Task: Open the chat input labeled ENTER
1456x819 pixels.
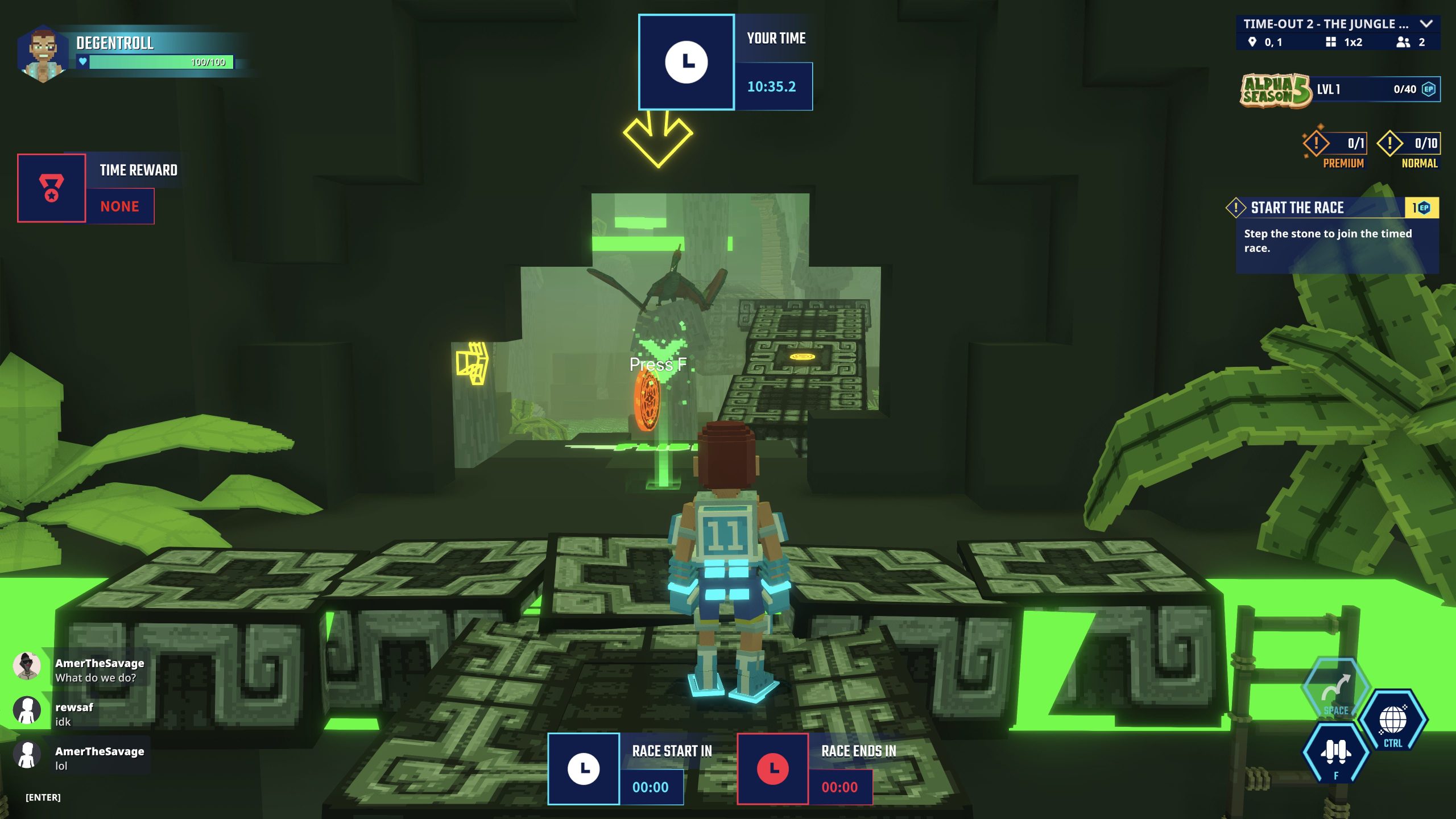Action: [43, 797]
